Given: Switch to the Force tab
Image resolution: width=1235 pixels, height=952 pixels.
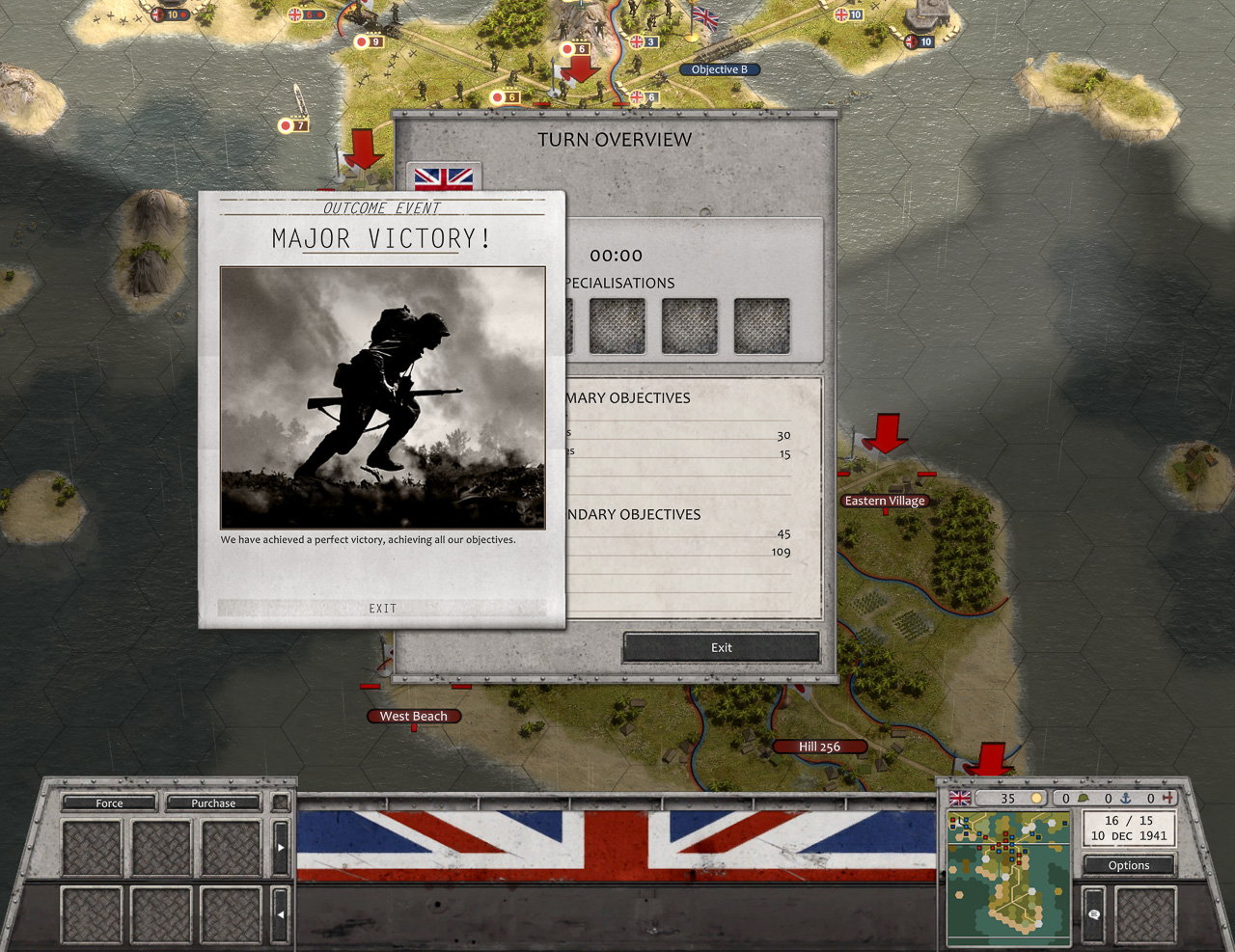Looking at the screenshot, I should tap(109, 802).
